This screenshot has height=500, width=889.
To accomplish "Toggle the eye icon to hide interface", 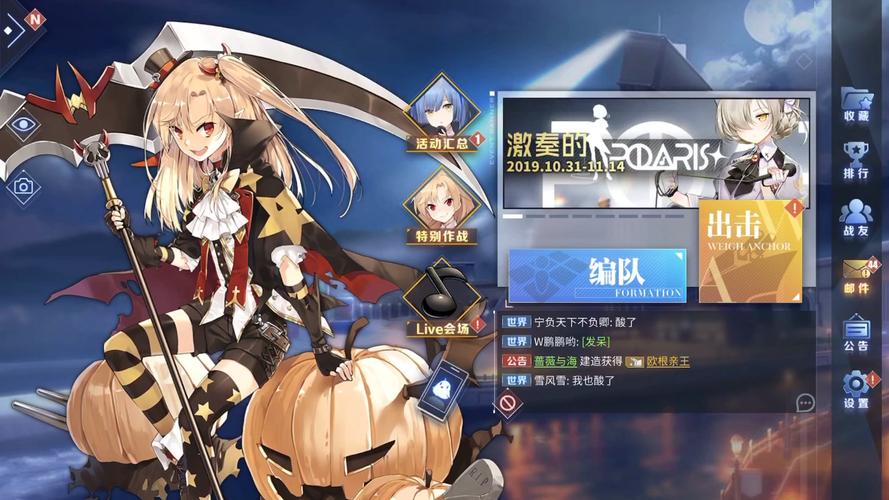I will coord(24,125).
